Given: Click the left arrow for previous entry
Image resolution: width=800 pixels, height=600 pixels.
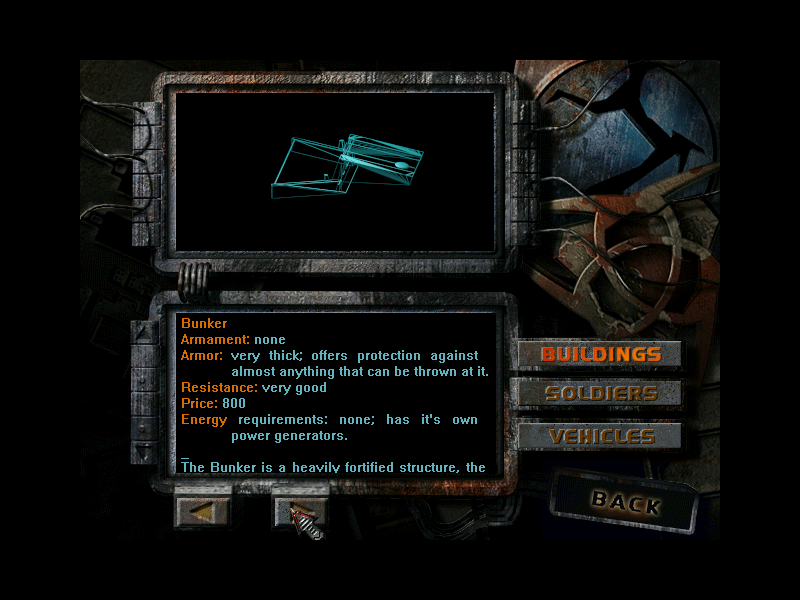Looking at the screenshot, I should coord(203,510).
